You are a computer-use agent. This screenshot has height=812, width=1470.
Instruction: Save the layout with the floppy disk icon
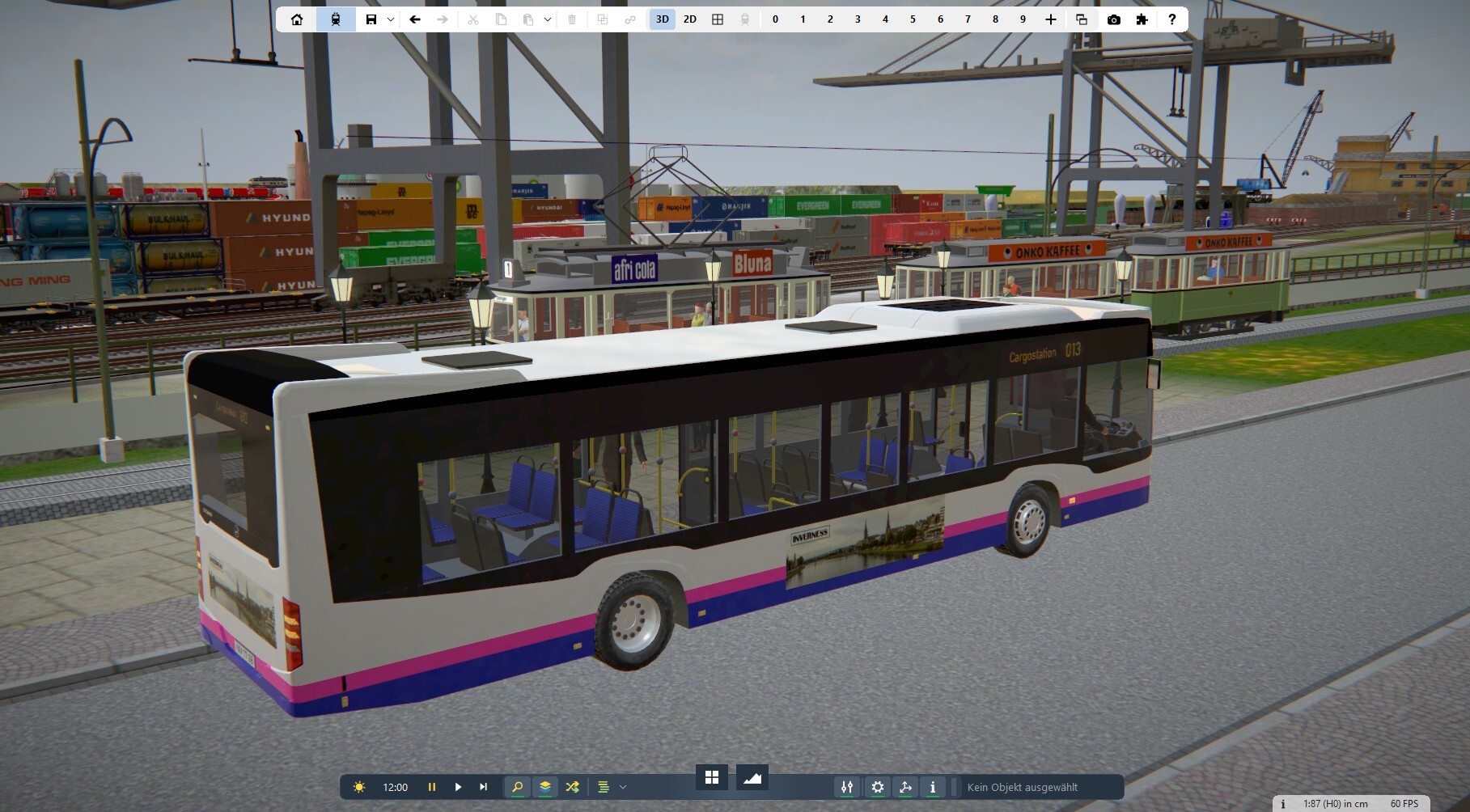coord(371,19)
